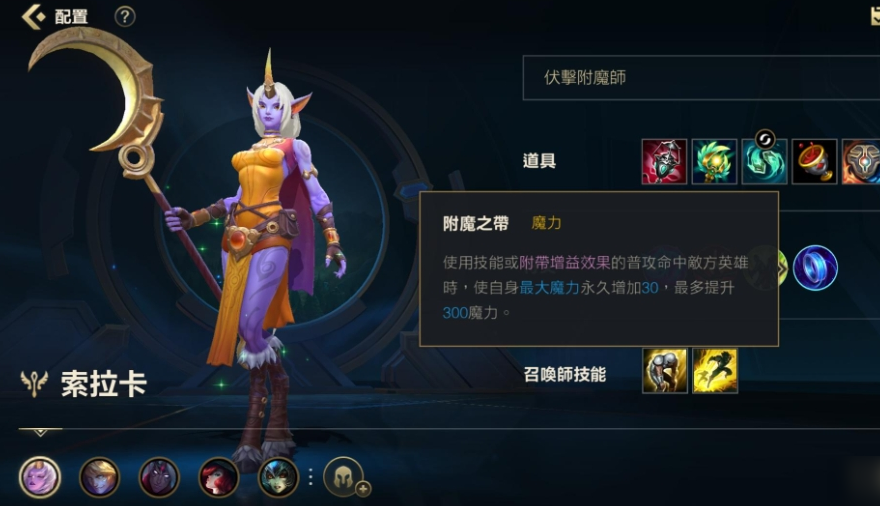This screenshot has width=880, height=506.
Task: Select the running figure Flash summoner spell
Action: [x=715, y=371]
